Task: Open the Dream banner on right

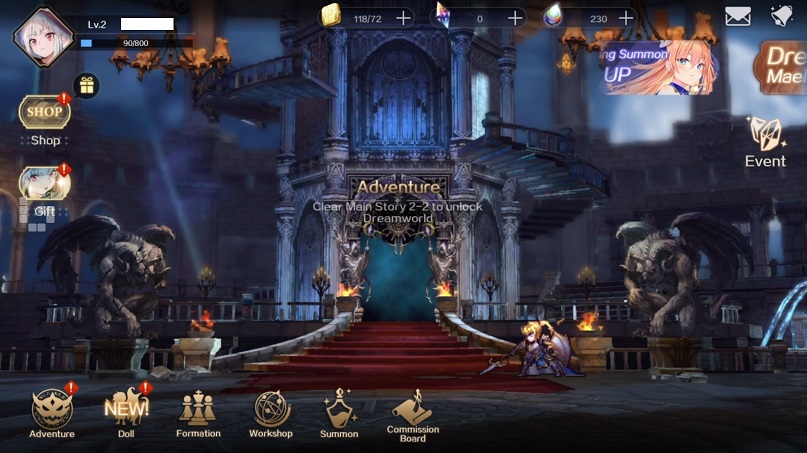Action: 785,66
